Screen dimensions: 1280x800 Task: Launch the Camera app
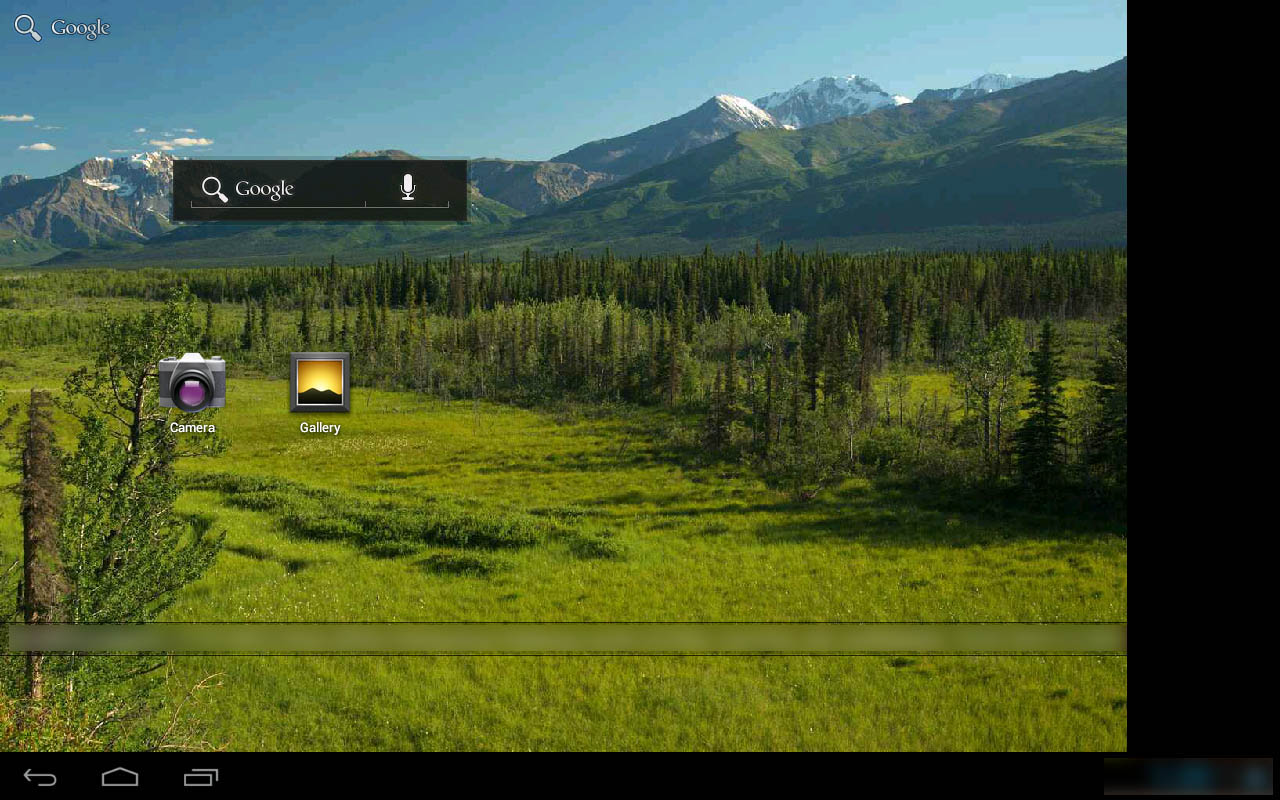[192, 383]
